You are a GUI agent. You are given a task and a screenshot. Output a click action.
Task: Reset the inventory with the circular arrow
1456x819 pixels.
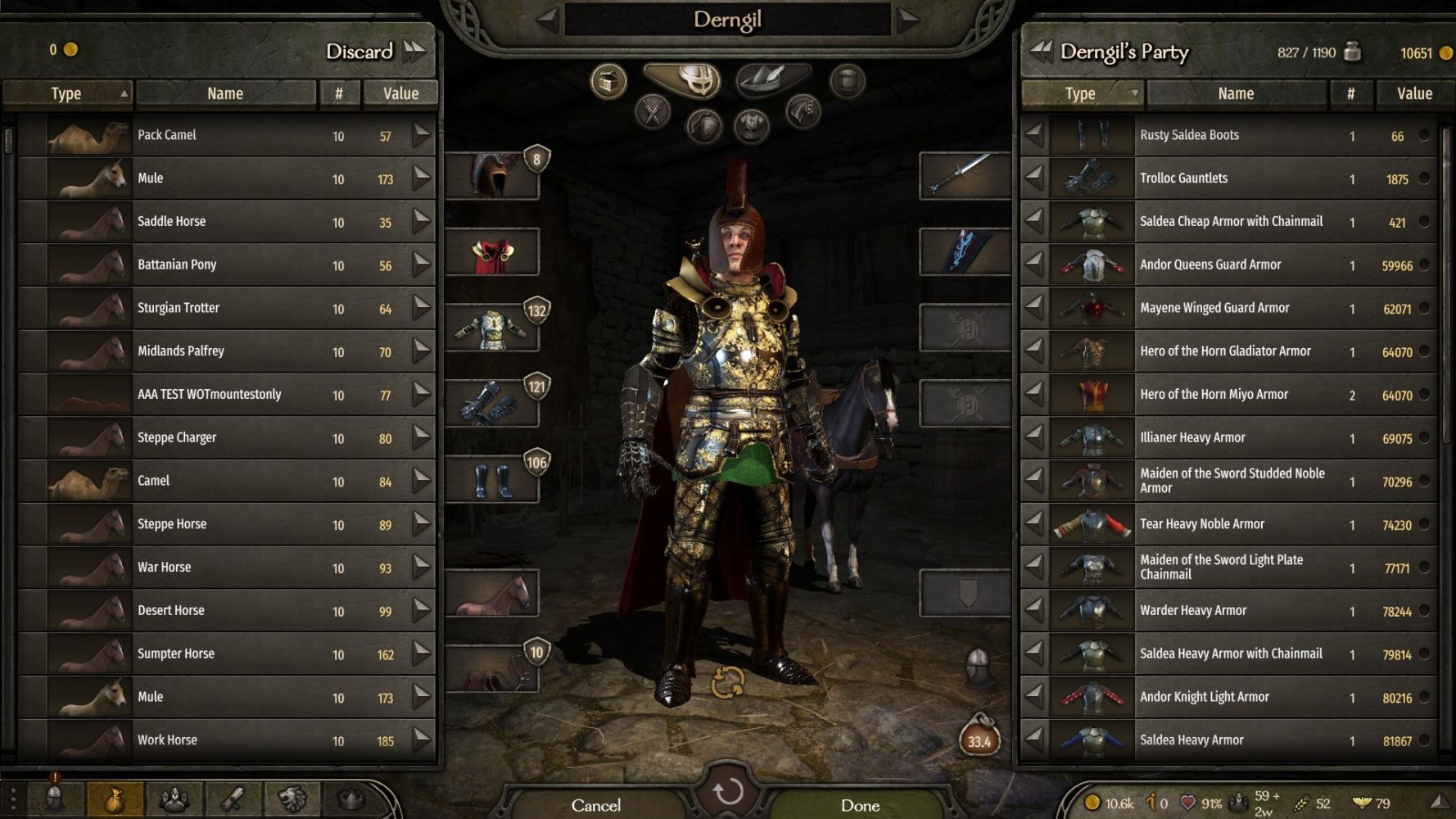[x=727, y=792]
